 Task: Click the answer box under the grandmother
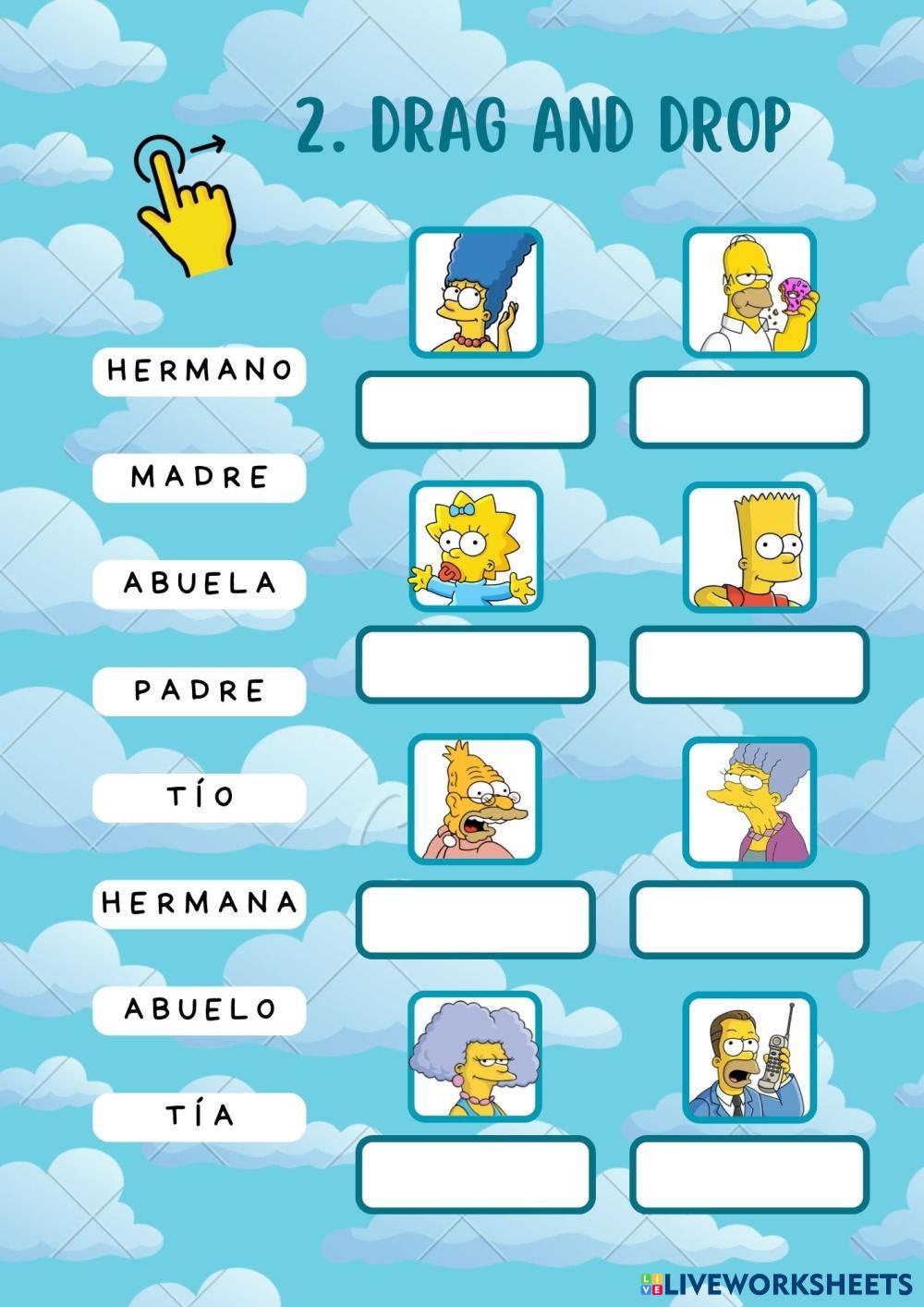[x=749, y=919]
